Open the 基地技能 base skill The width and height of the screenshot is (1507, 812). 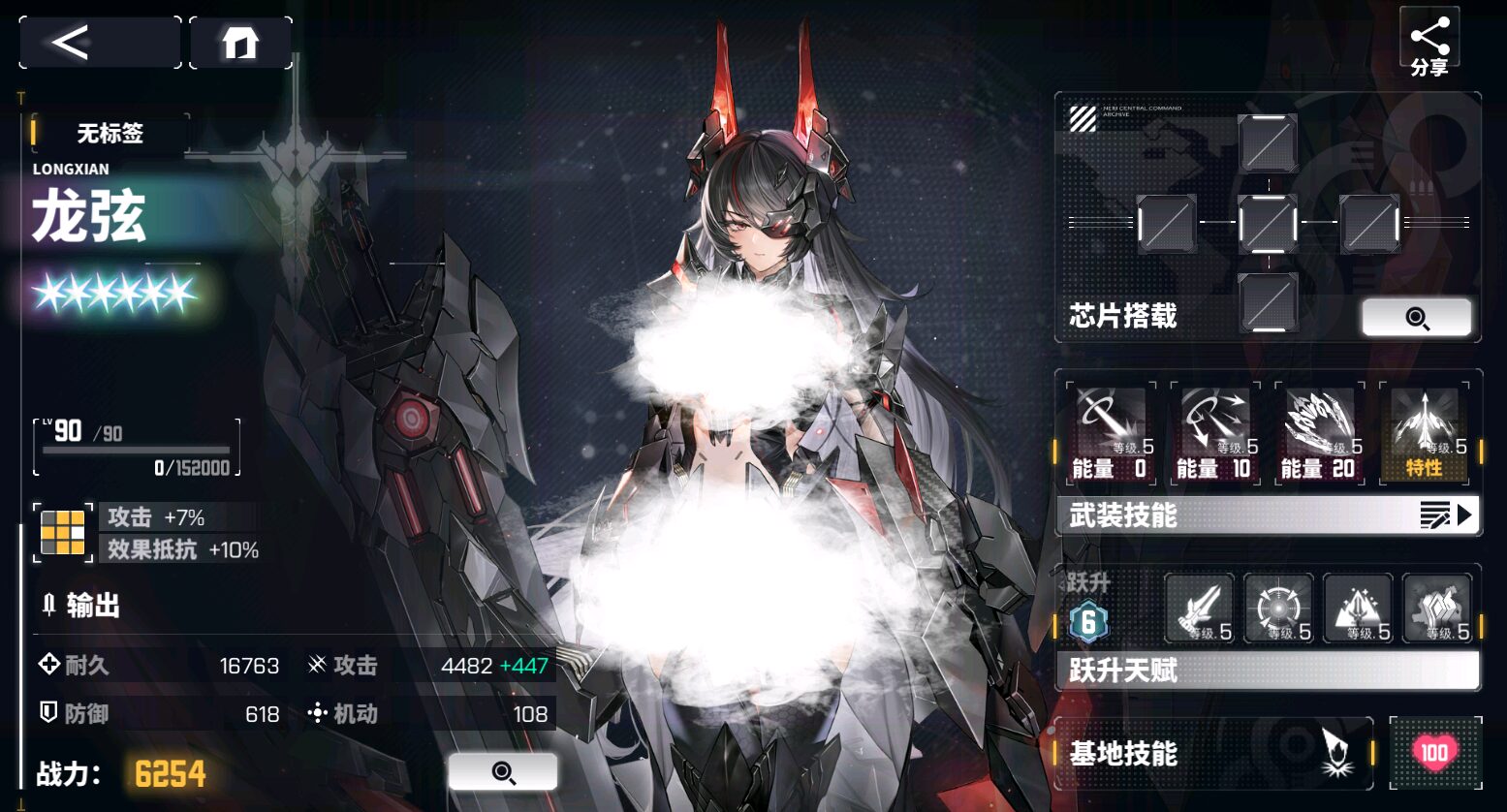(x=1213, y=754)
